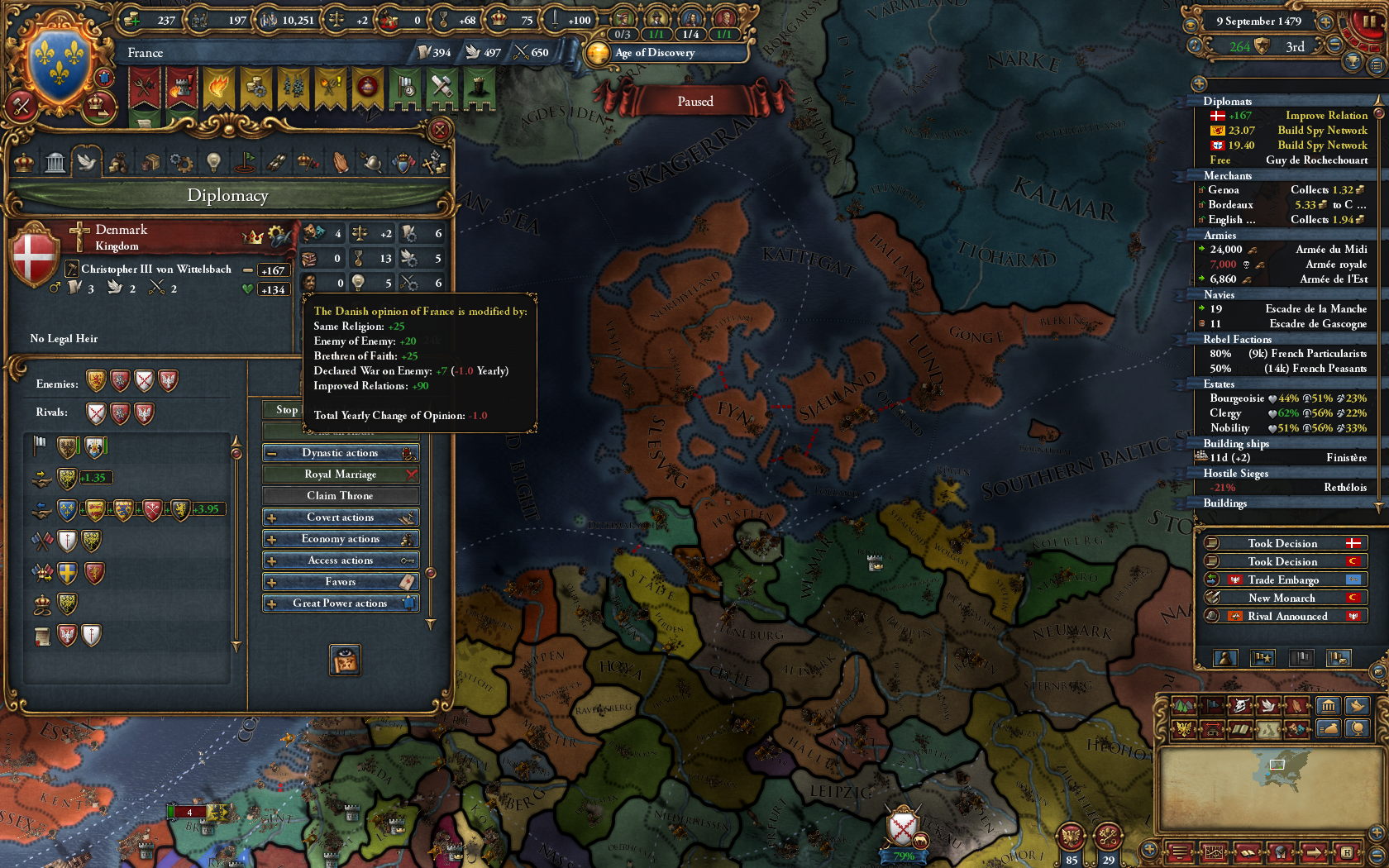The height and width of the screenshot is (868, 1389).
Task: Open the Technology tab with the gear icon
Action: coord(181,163)
